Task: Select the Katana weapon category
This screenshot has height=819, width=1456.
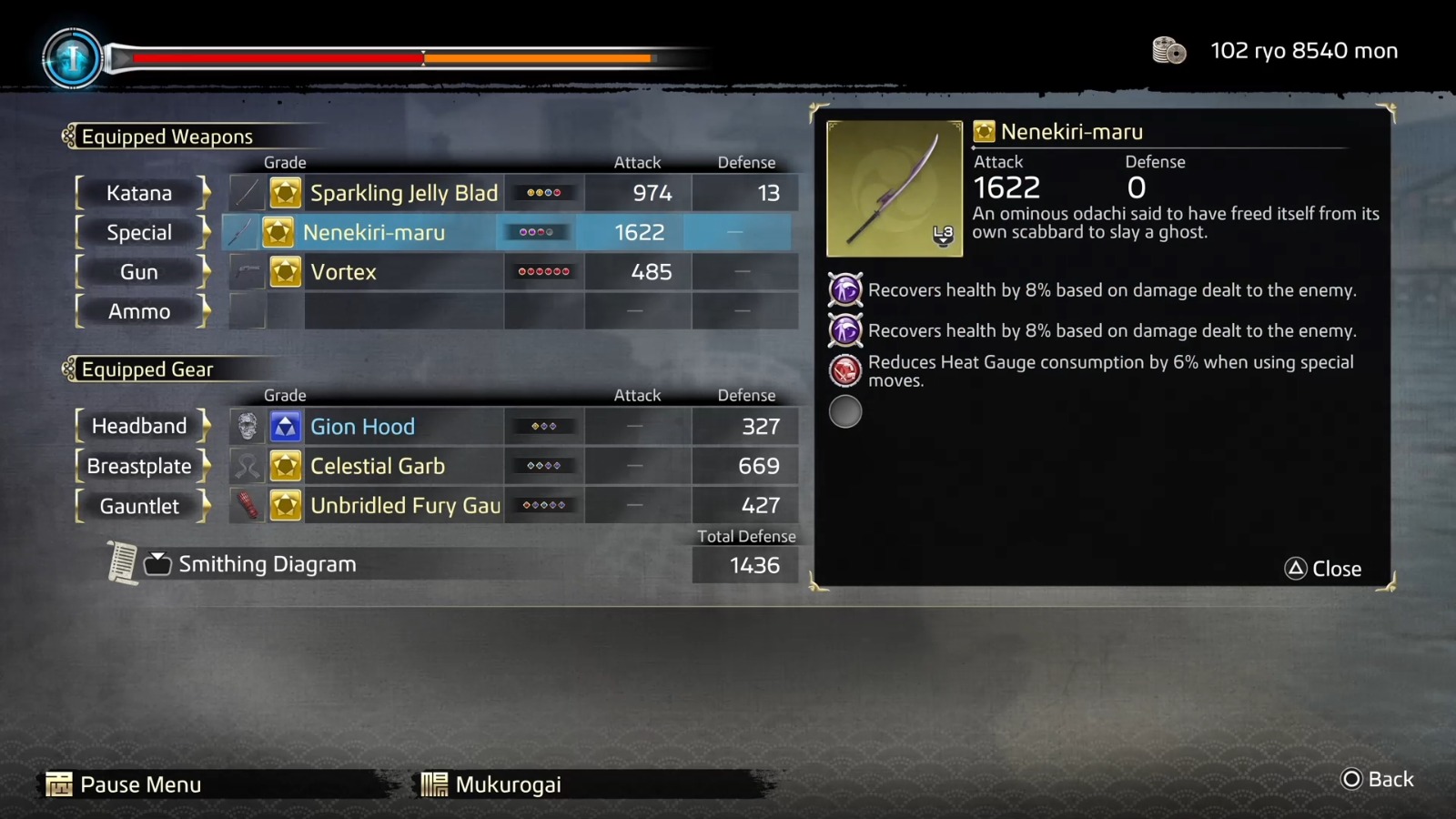Action: (x=140, y=193)
